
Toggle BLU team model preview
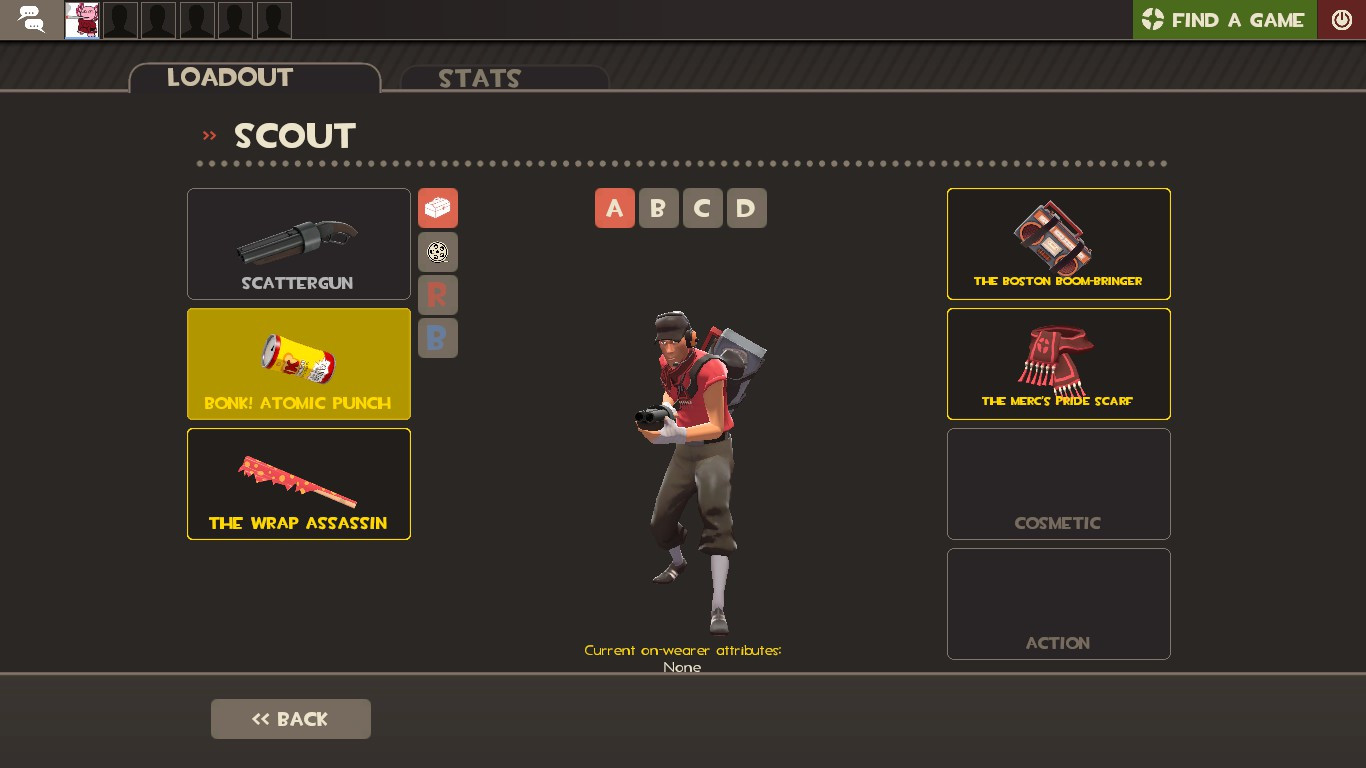pyautogui.click(x=437, y=338)
